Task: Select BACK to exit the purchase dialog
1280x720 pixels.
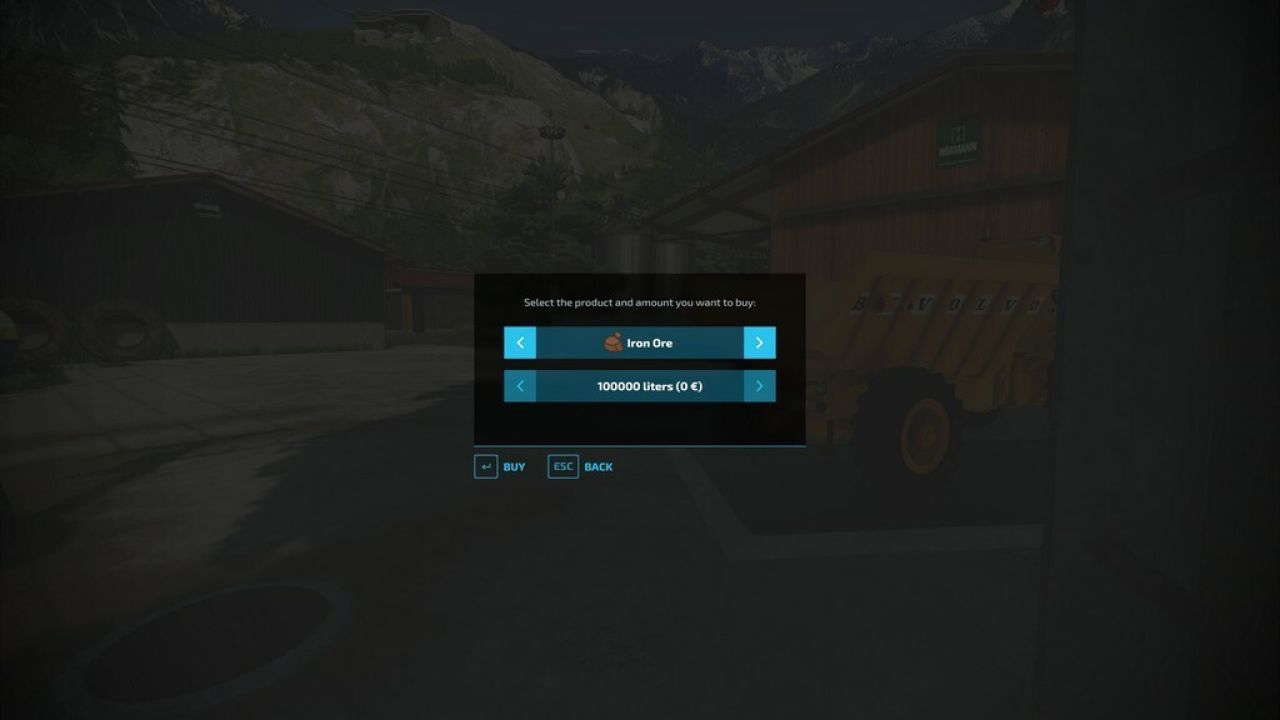Action: click(x=597, y=466)
